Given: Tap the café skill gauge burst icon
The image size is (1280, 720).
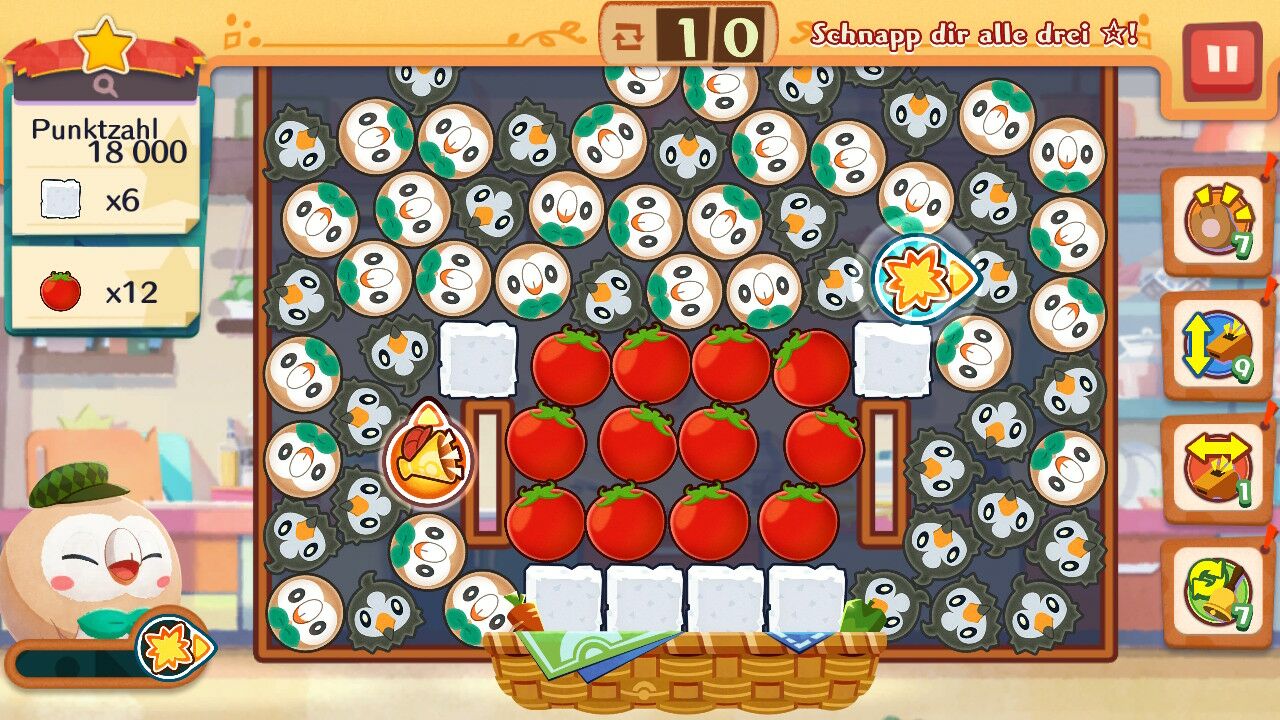Looking at the screenshot, I should pyautogui.click(x=172, y=648).
